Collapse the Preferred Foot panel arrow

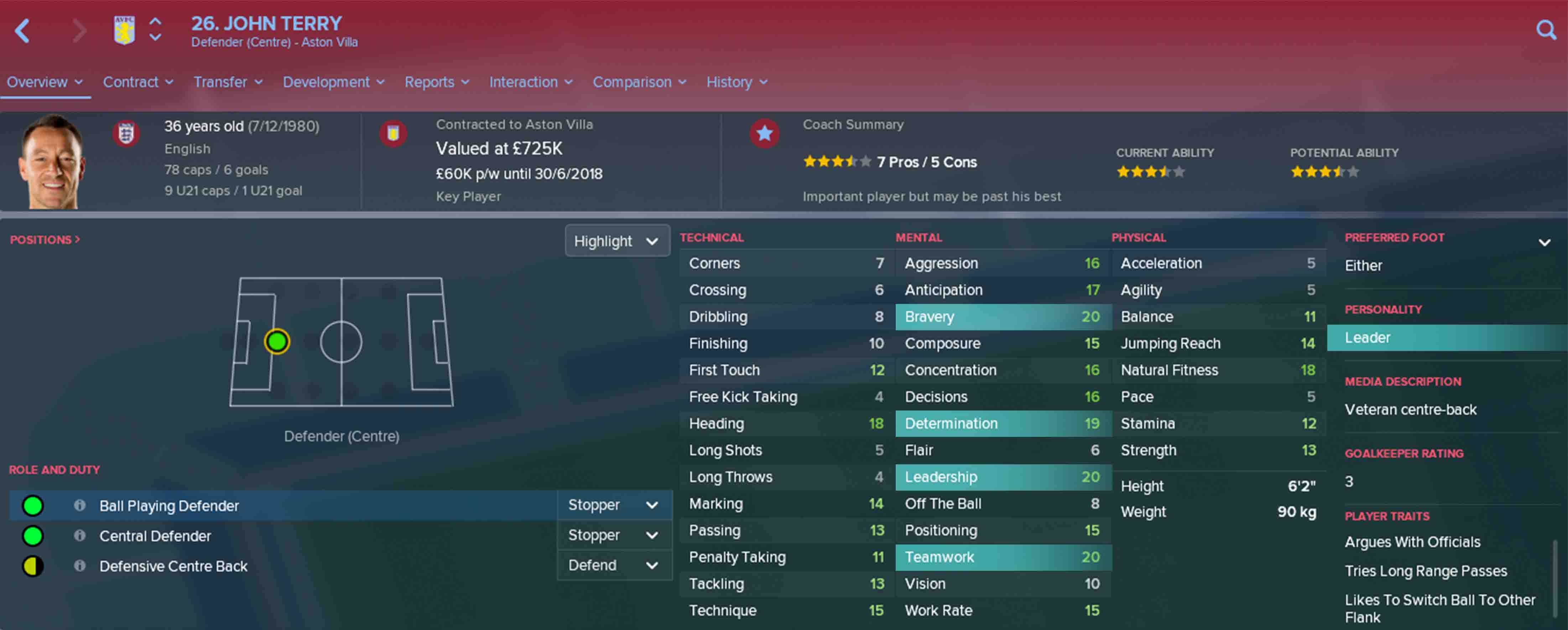pyautogui.click(x=1544, y=243)
